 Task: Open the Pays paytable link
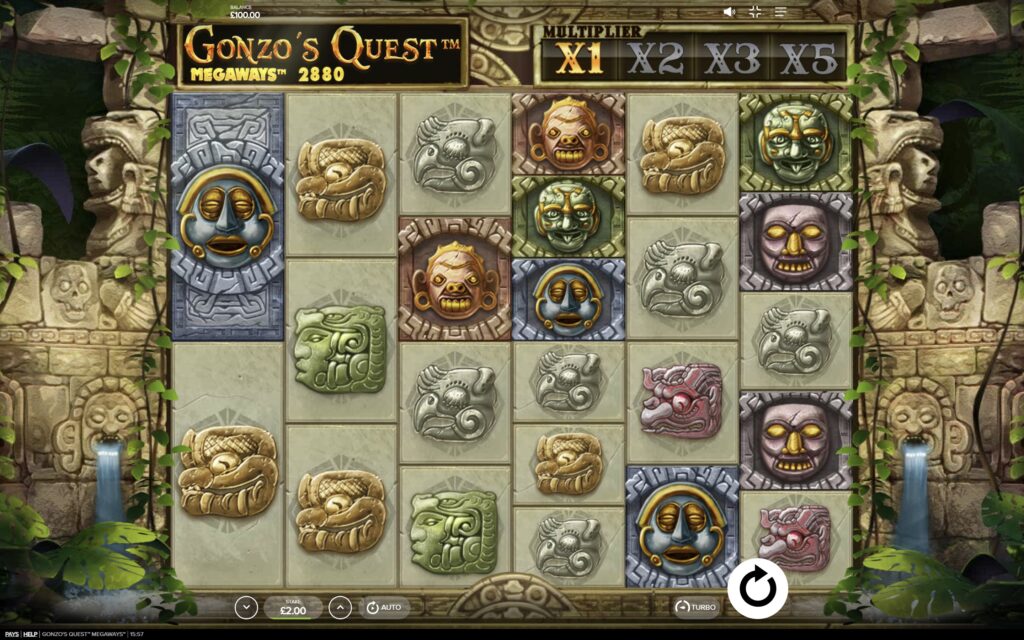point(10,634)
